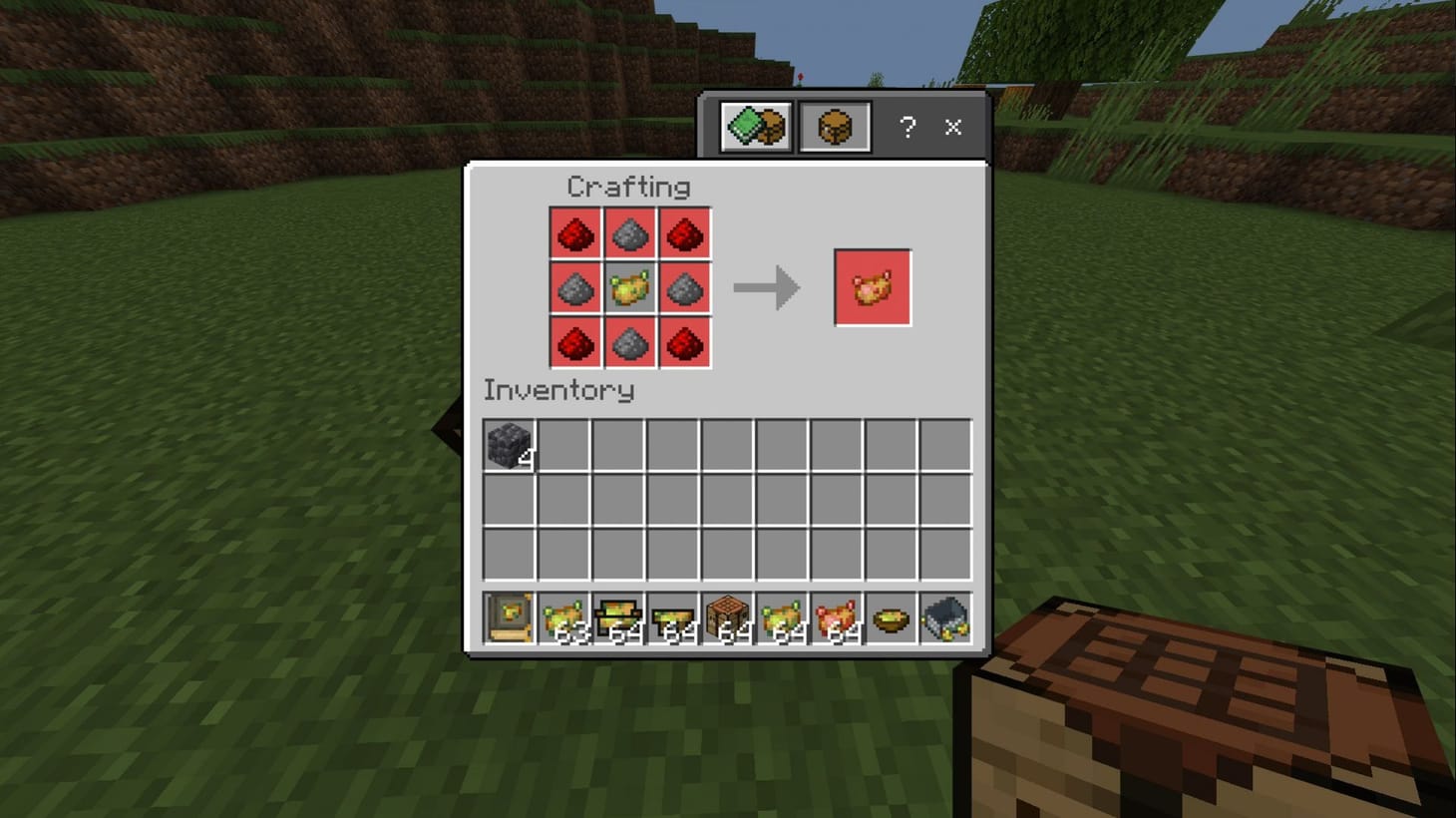Image resolution: width=1456 pixels, height=818 pixels.
Task: Open the crafting tab with the pot icon
Action: coord(835,126)
